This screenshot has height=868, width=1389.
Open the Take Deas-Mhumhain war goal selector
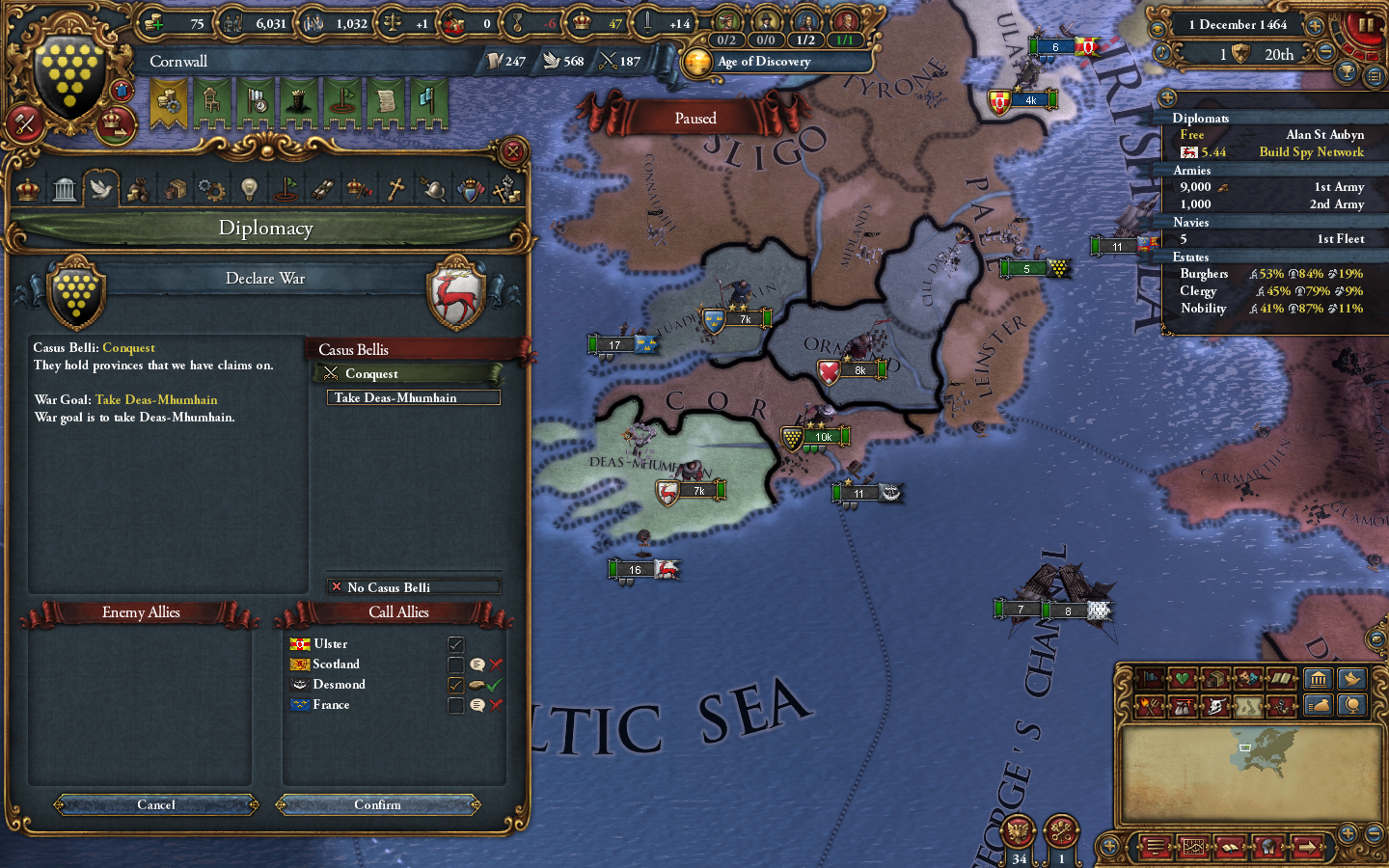[412, 397]
